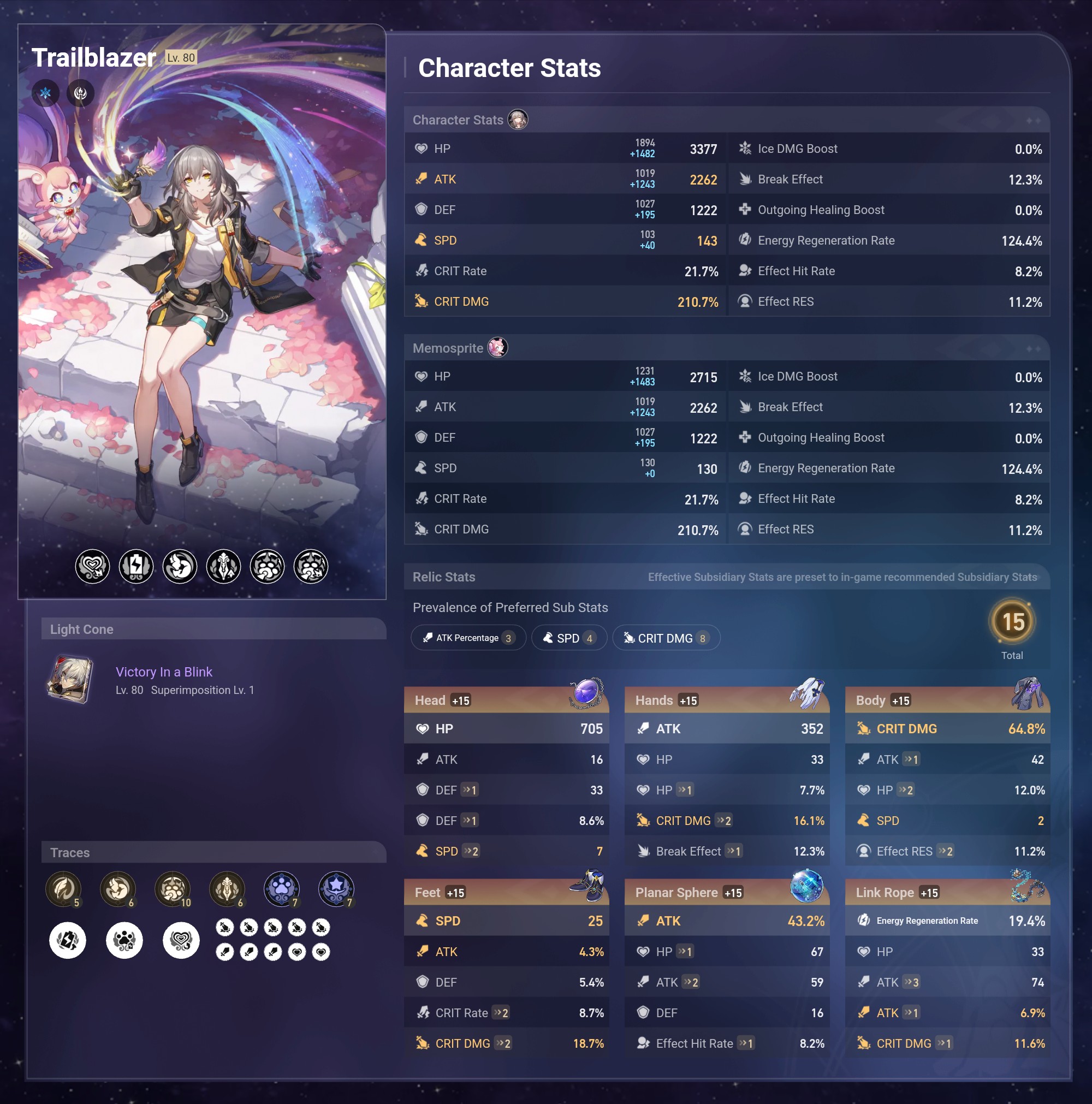Click the Remembrance path icon beside the element
This screenshot has width=1092, height=1104.
pos(79,93)
